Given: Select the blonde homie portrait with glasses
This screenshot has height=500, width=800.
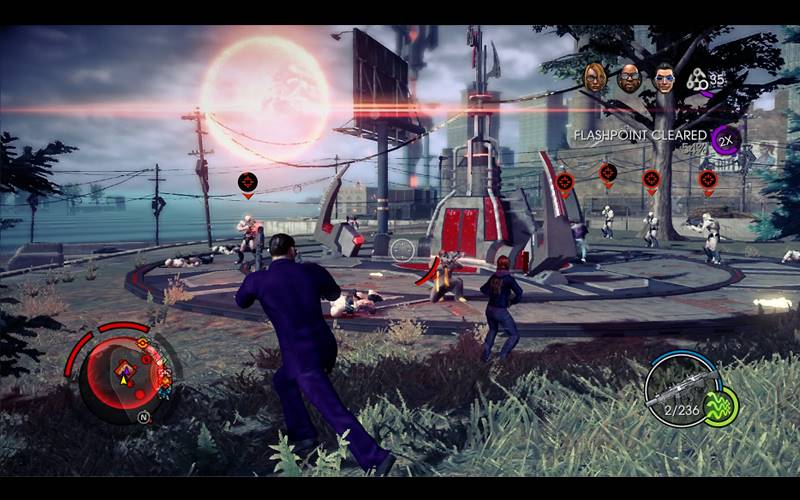Looking at the screenshot, I should click(595, 78).
